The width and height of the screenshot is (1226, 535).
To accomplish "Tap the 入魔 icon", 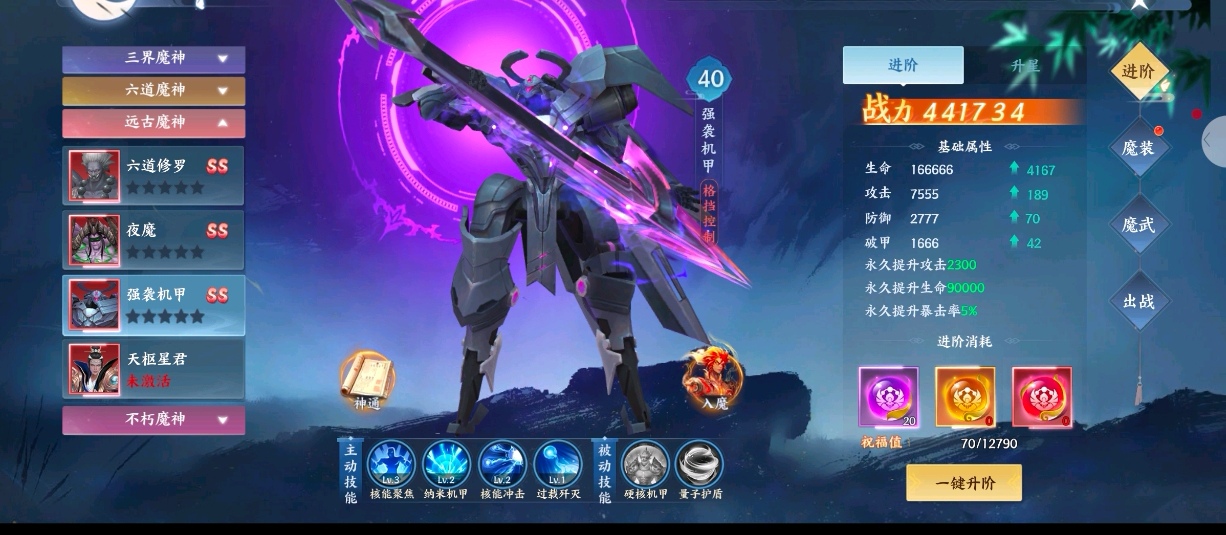I will point(712,378).
